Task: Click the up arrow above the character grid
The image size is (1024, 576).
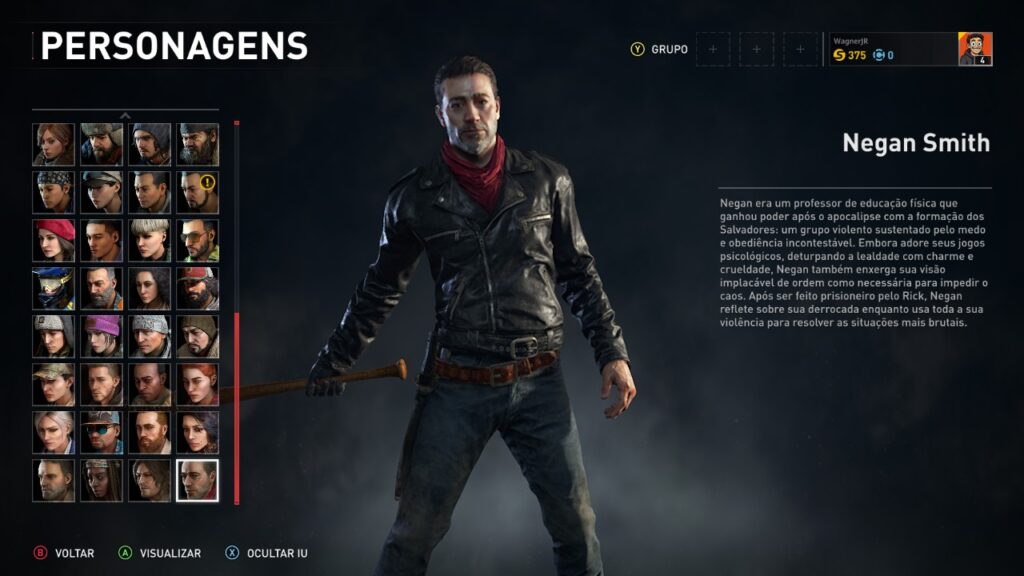Action: pyautogui.click(x=125, y=116)
